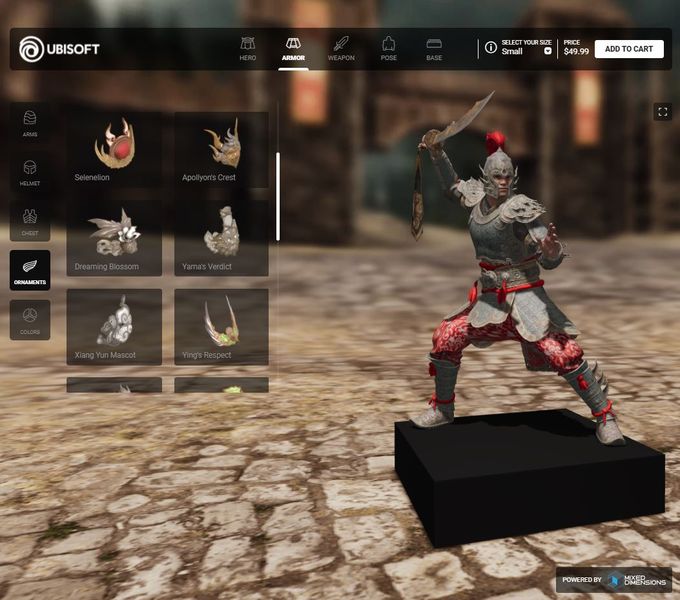
Task: Open the Weapon tab
Action: [x=341, y=49]
